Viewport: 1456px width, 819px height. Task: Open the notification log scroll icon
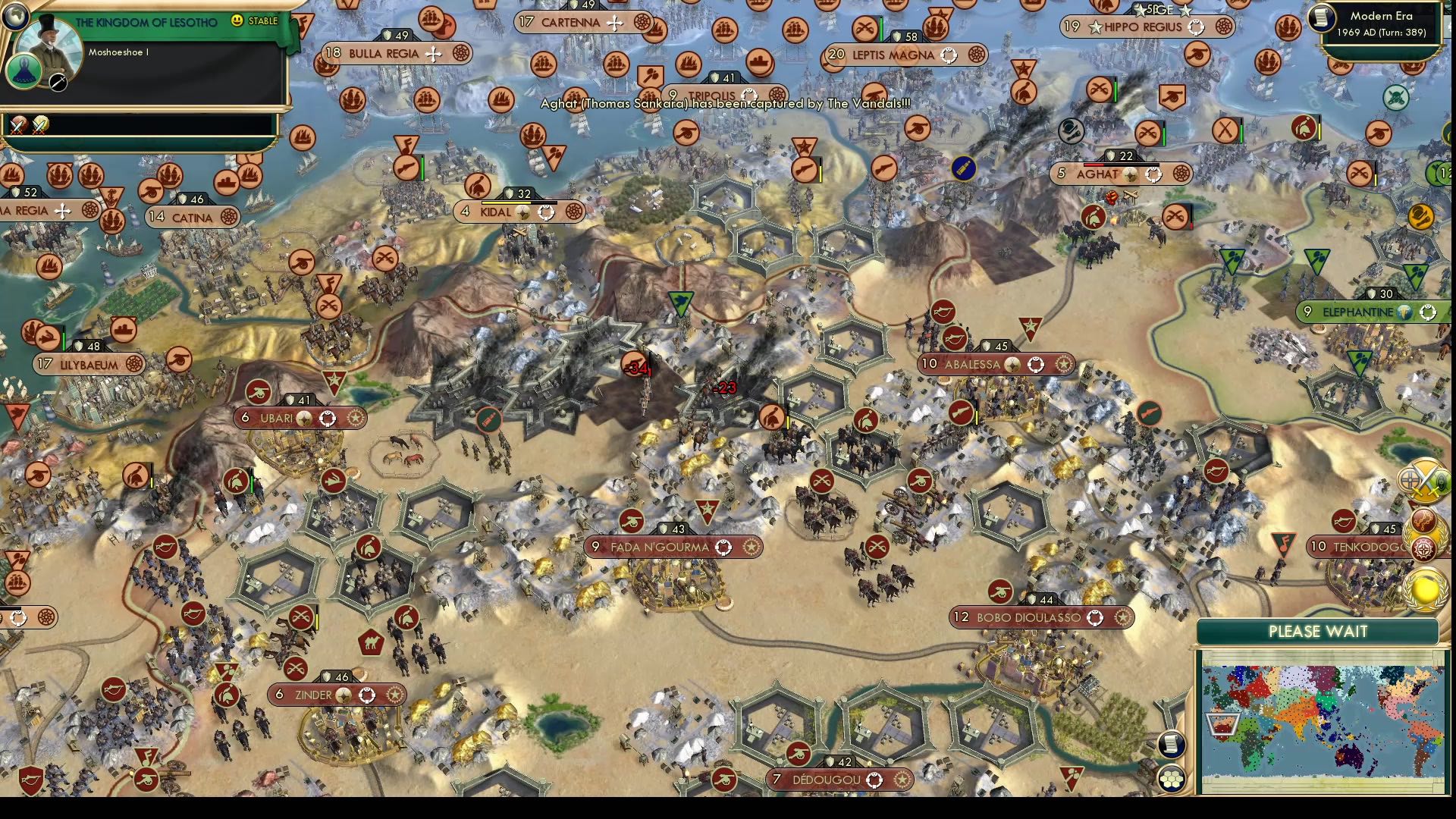coord(1172,744)
